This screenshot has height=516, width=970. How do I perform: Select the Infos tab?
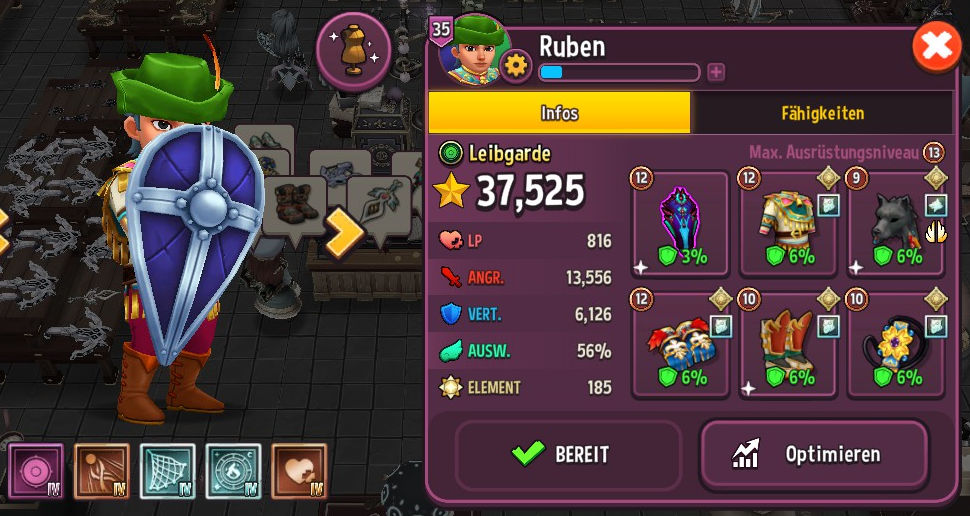point(559,113)
